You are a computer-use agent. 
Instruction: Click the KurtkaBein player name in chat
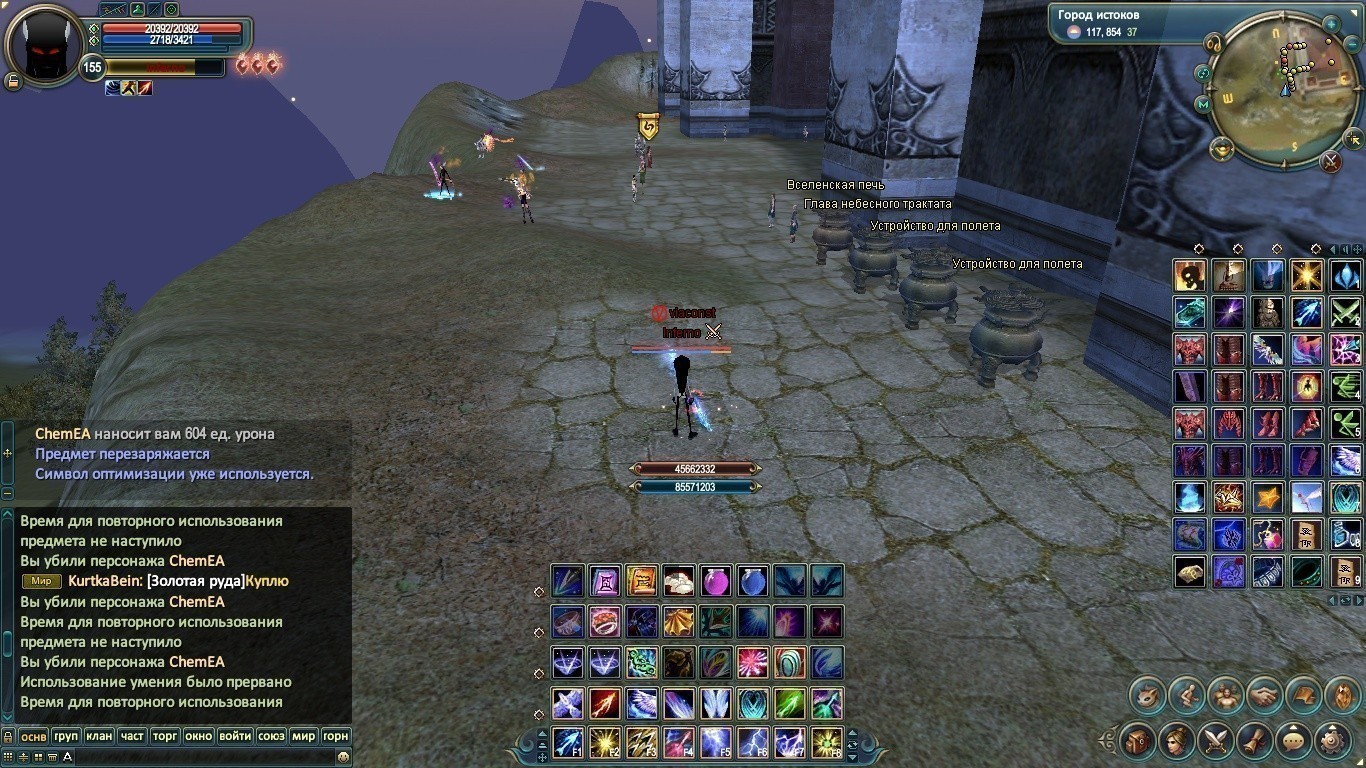[104, 581]
